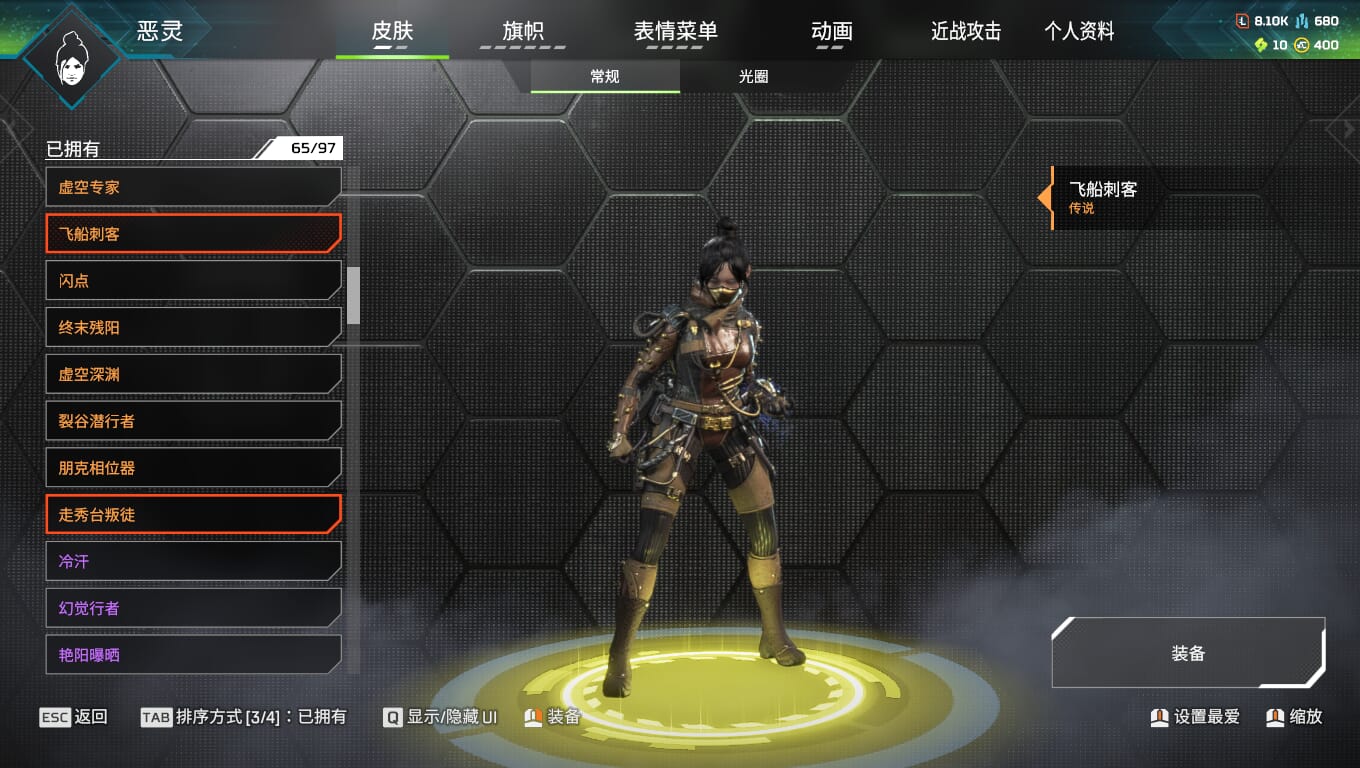1360x768 pixels.
Task: Pick the 朋克相位器 skin
Action: click(193, 468)
